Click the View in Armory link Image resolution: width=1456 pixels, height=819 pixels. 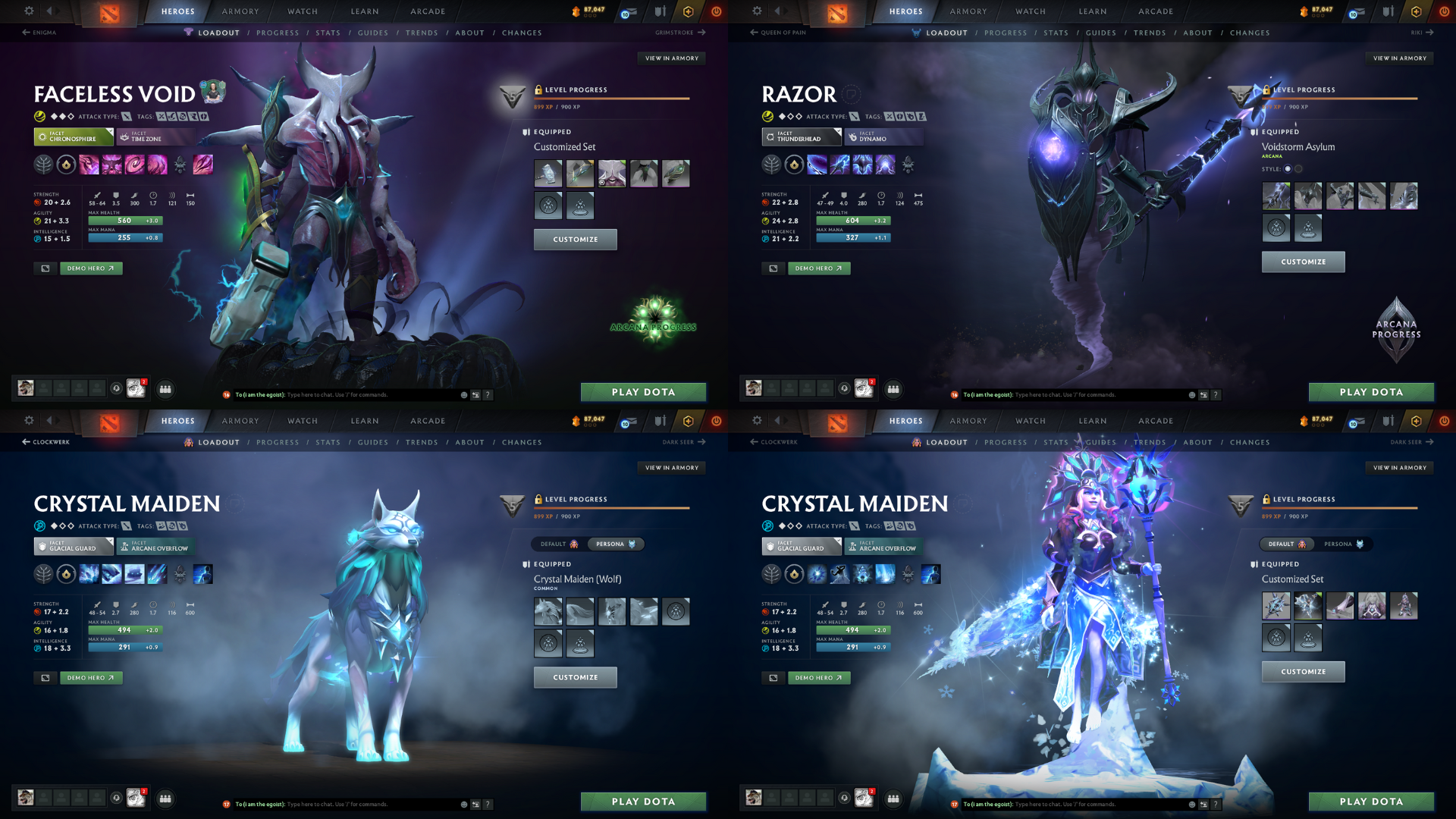click(x=673, y=58)
